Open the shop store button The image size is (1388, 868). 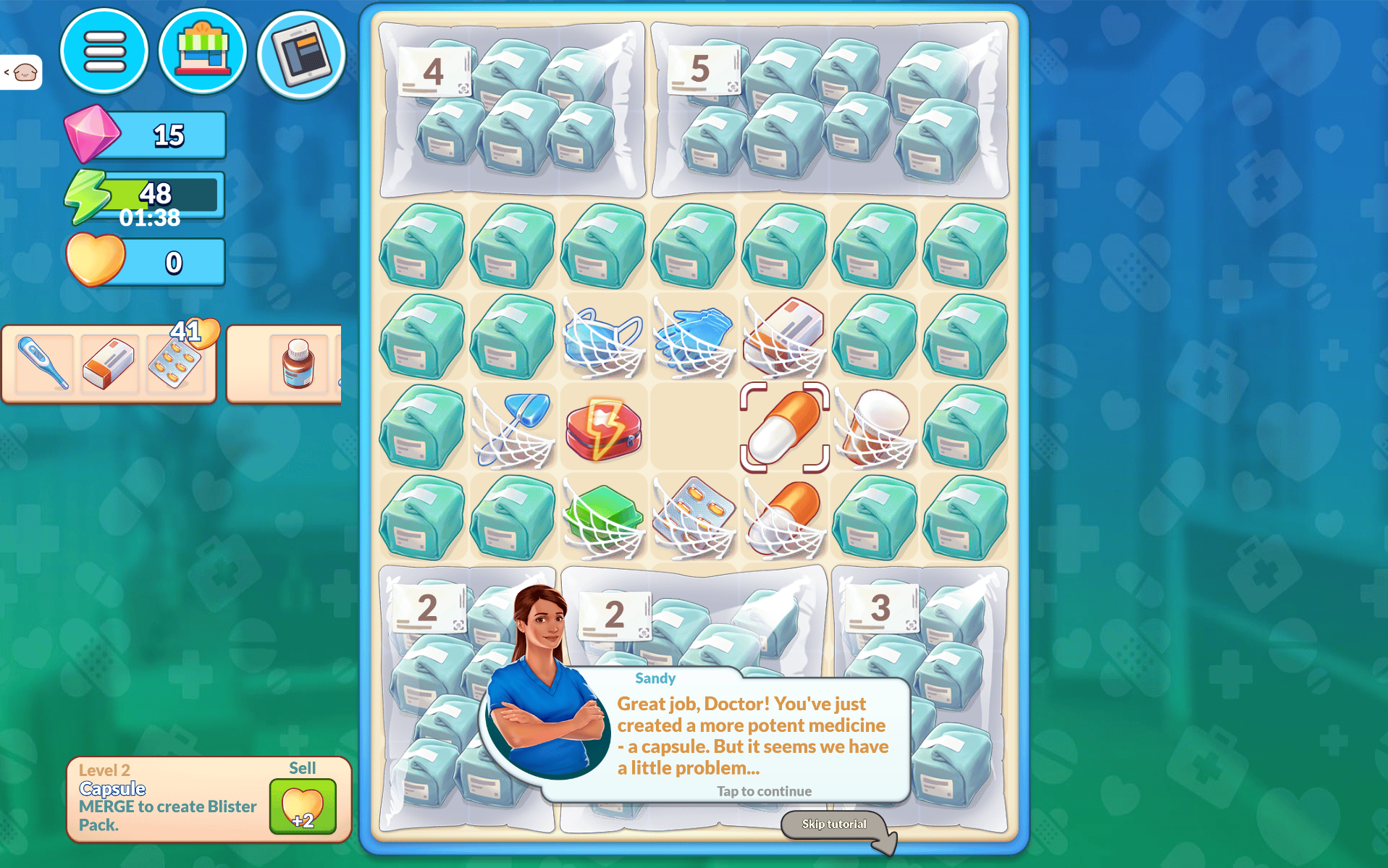point(203,52)
